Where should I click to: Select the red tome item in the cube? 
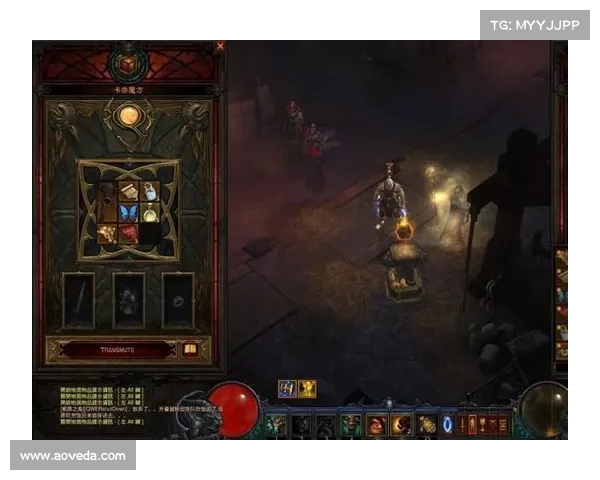[x=128, y=234]
